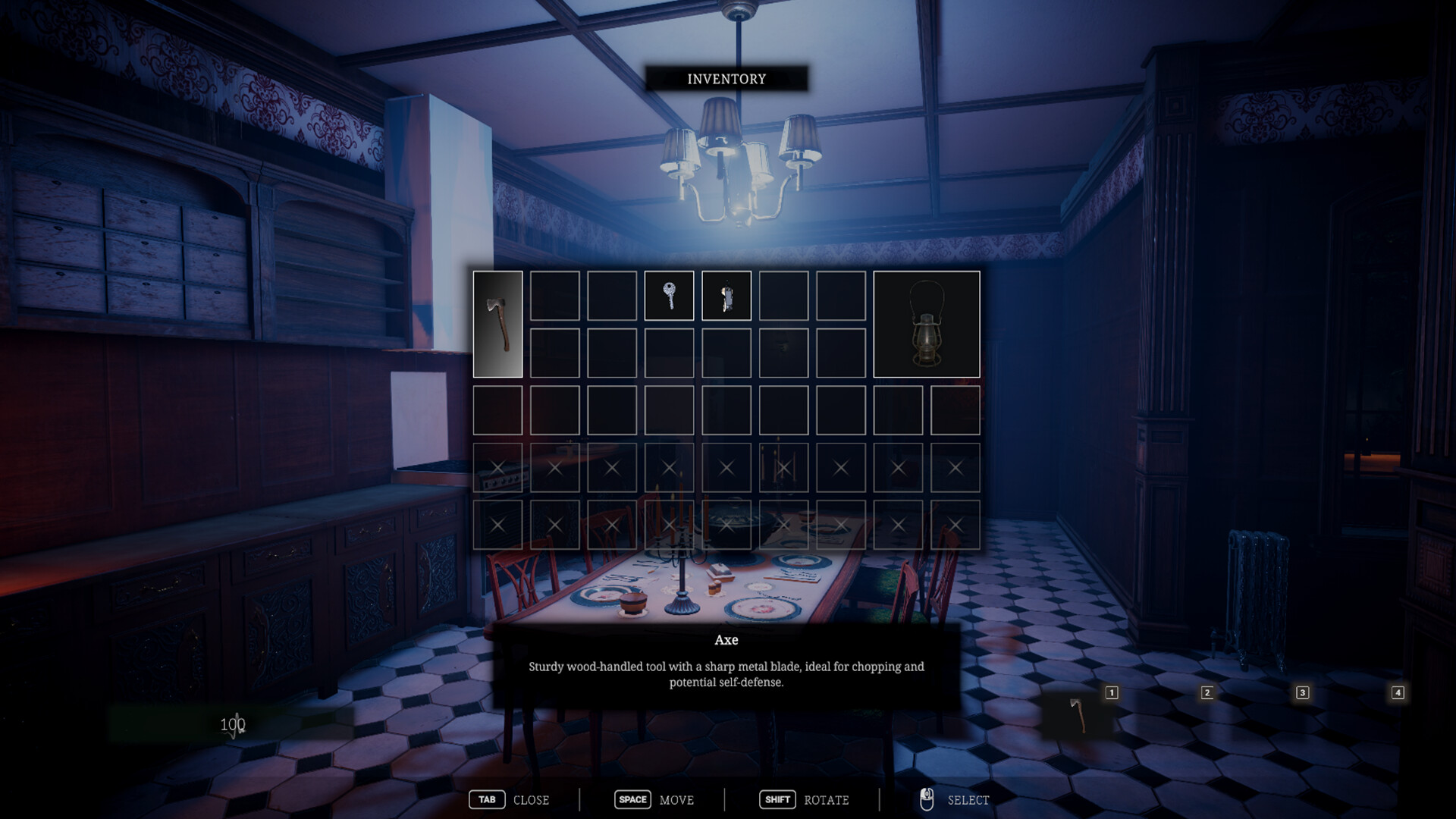Click the 100 health indicator bottom left
The width and height of the screenshot is (1456, 819).
pyautogui.click(x=233, y=724)
